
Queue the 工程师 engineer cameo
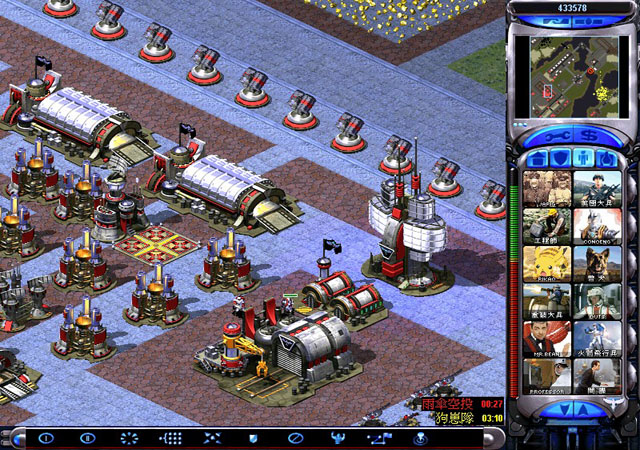tap(546, 225)
